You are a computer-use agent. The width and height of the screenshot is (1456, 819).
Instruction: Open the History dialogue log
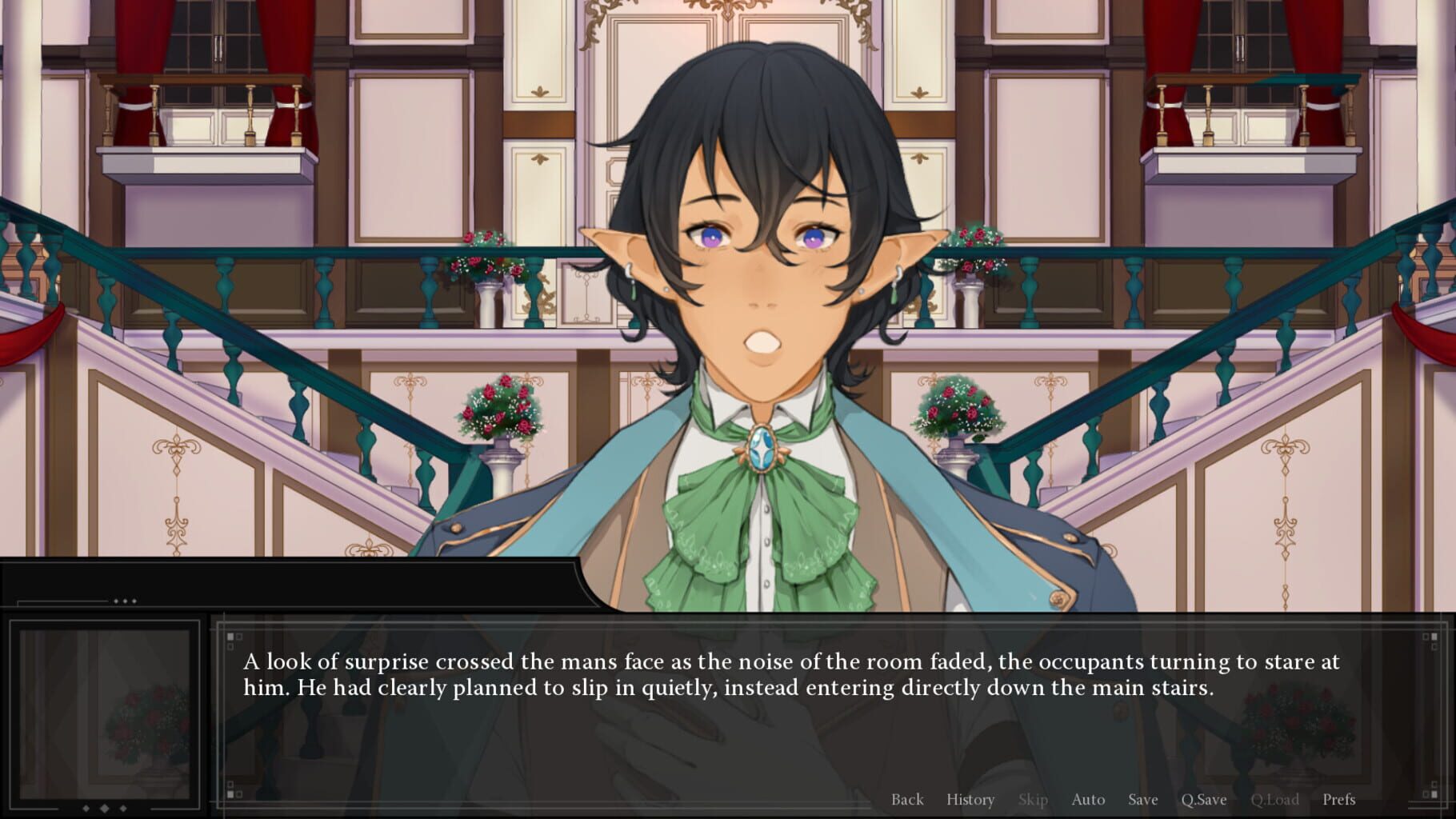pos(970,799)
